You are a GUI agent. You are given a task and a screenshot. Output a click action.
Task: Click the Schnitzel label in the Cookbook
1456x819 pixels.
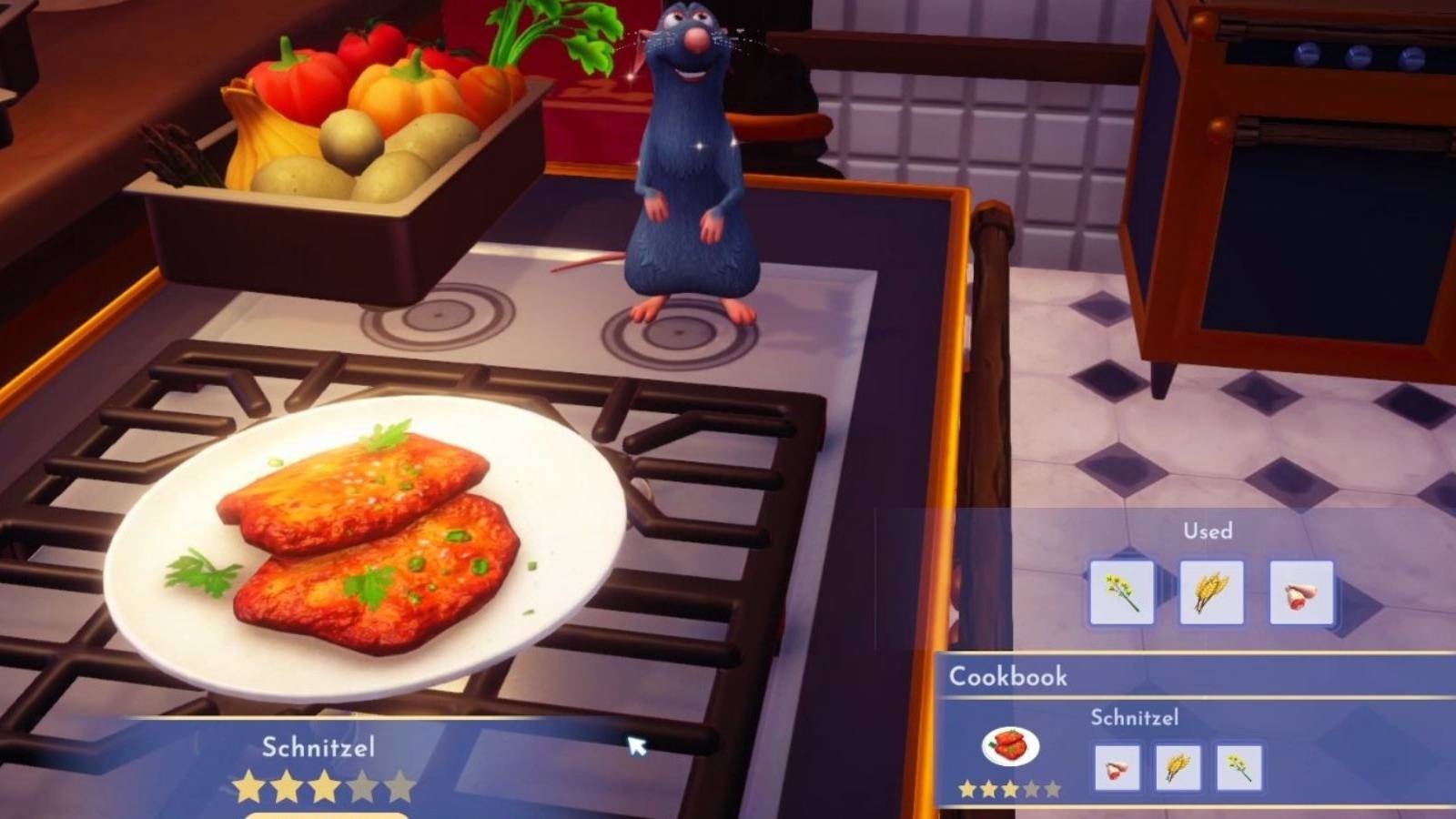[x=1134, y=717]
